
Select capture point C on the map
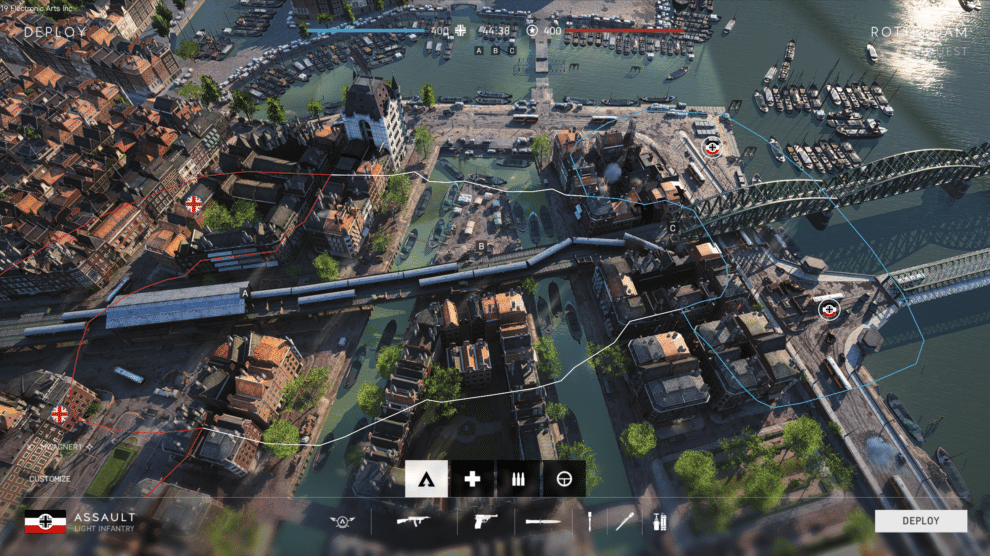point(673,229)
